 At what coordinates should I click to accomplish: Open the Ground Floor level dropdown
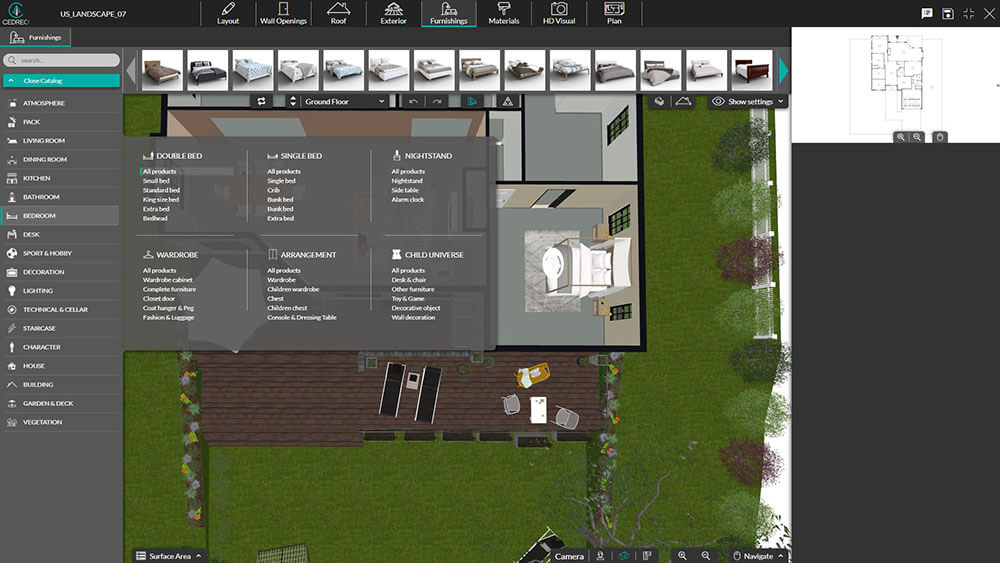coord(344,101)
